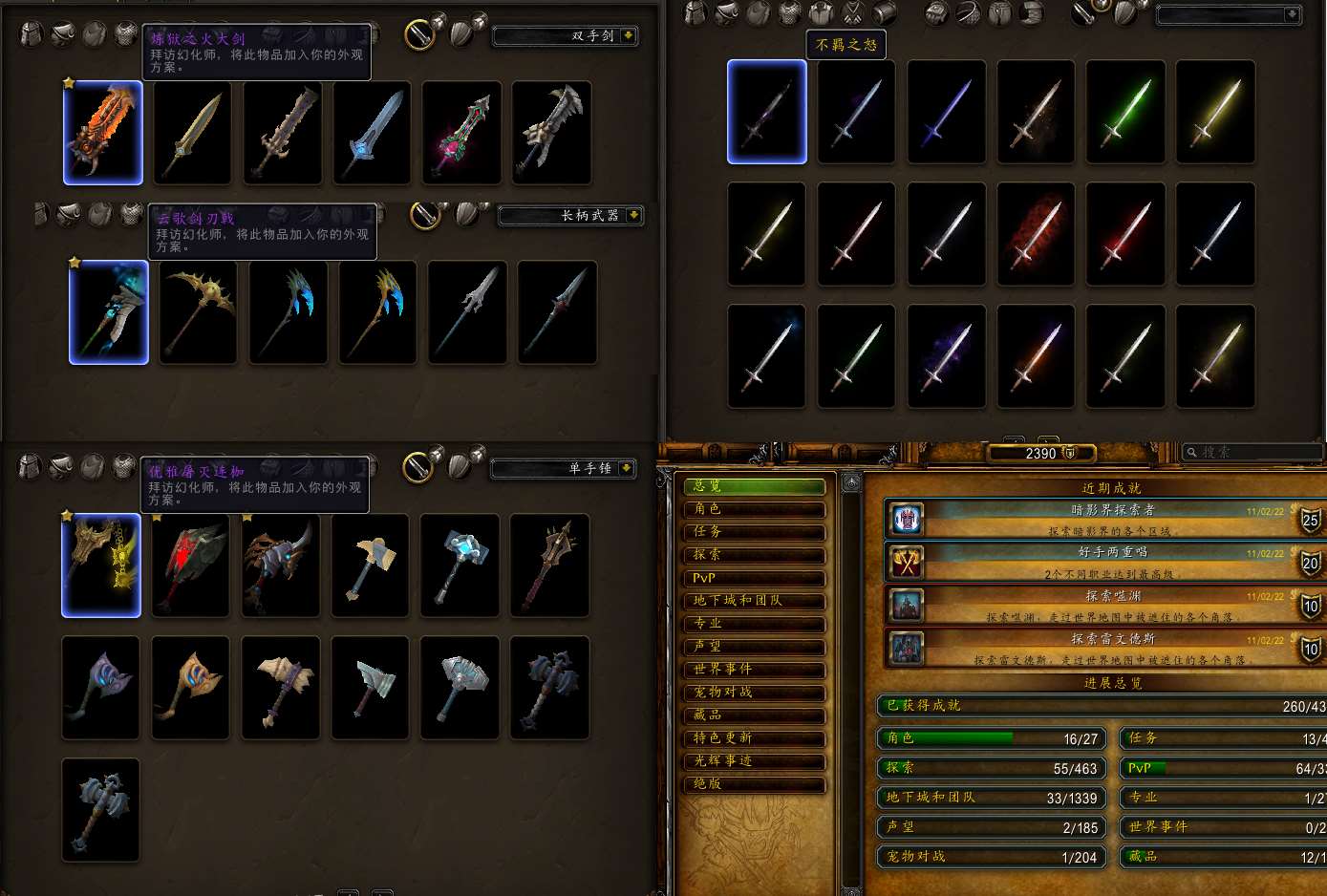Open the 角色 achievement category
Image resolution: width=1327 pixels, height=896 pixels.
pos(754,509)
